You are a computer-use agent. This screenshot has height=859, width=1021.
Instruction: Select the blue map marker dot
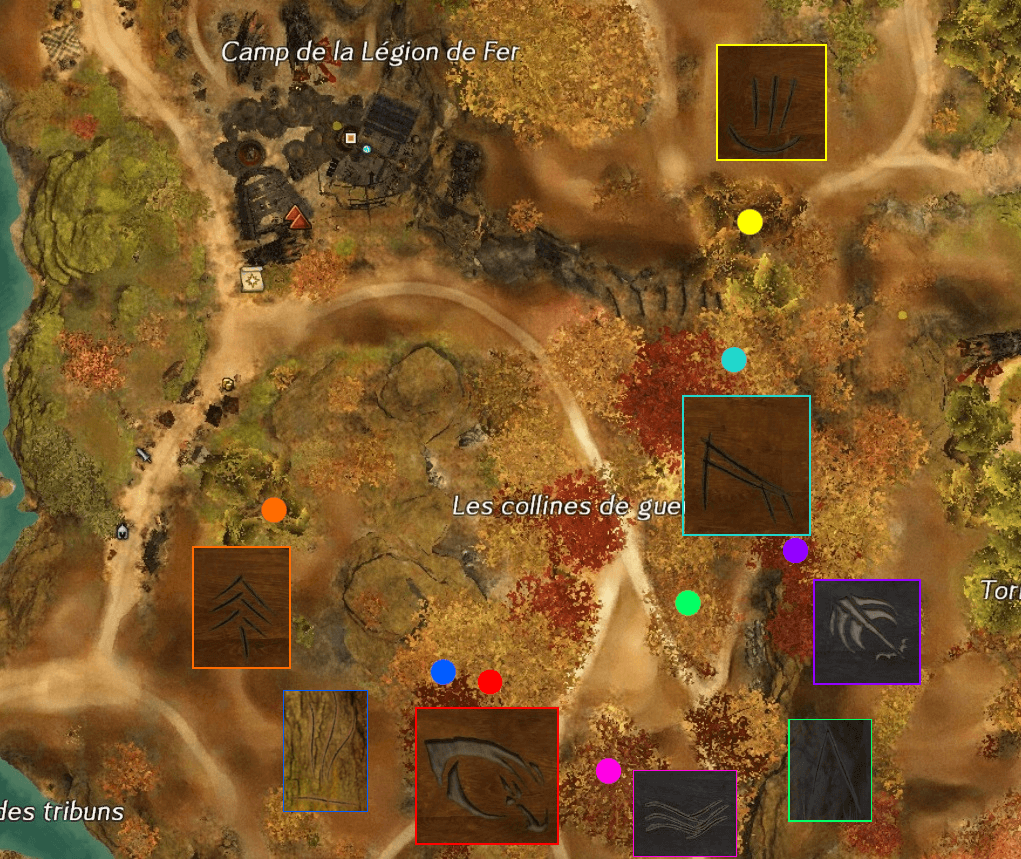(443, 673)
